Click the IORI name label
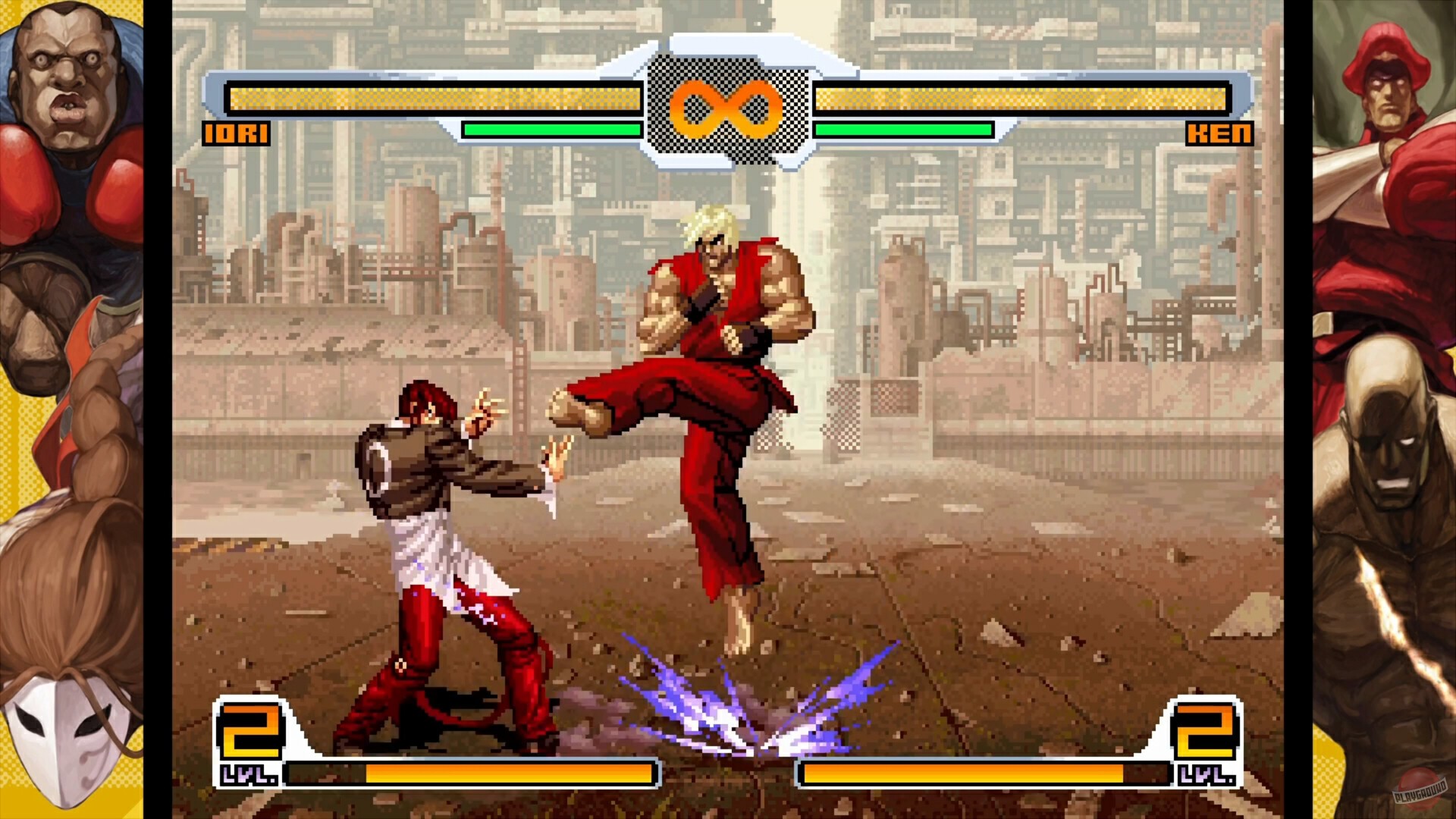 tap(235, 135)
